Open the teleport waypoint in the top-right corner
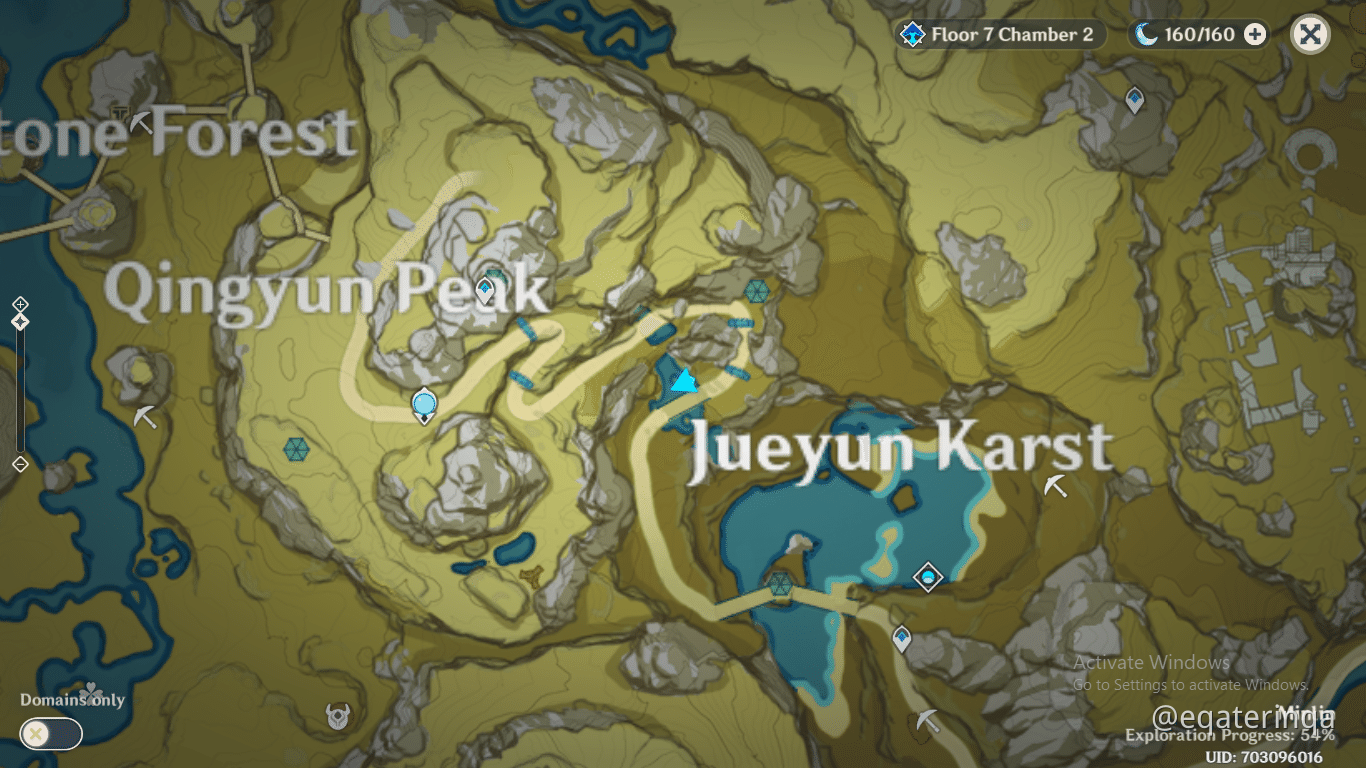Screen dimensions: 1366x768 click(1133, 101)
